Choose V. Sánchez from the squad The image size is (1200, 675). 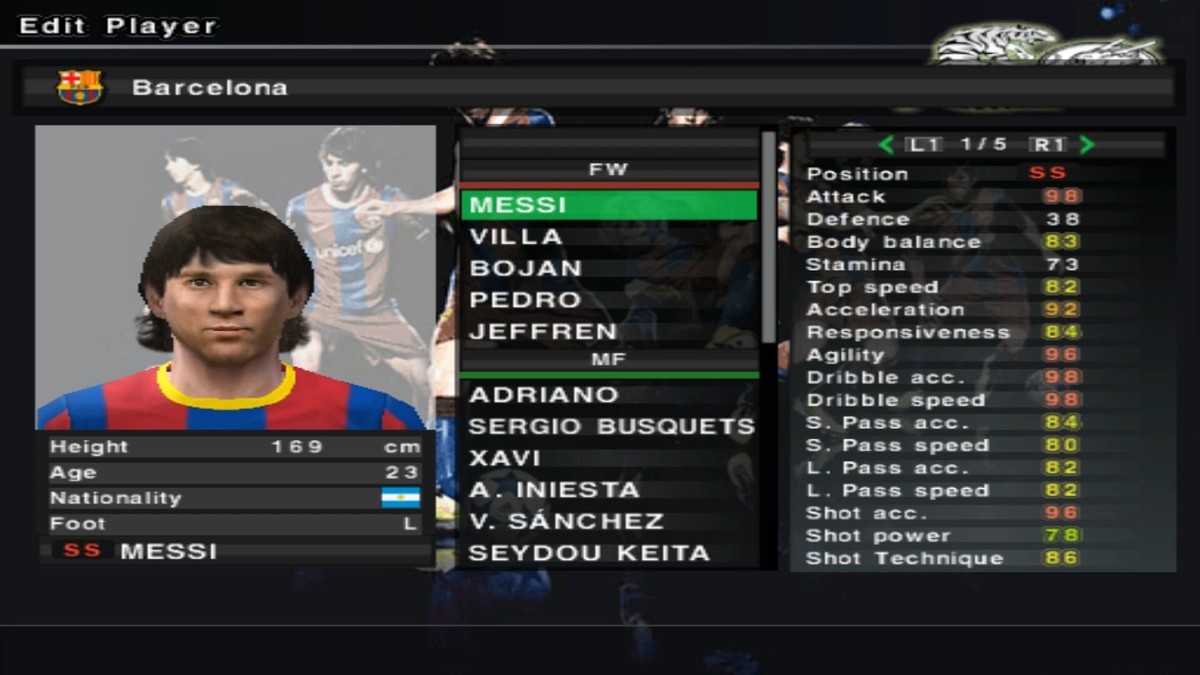tap(608, 522)
